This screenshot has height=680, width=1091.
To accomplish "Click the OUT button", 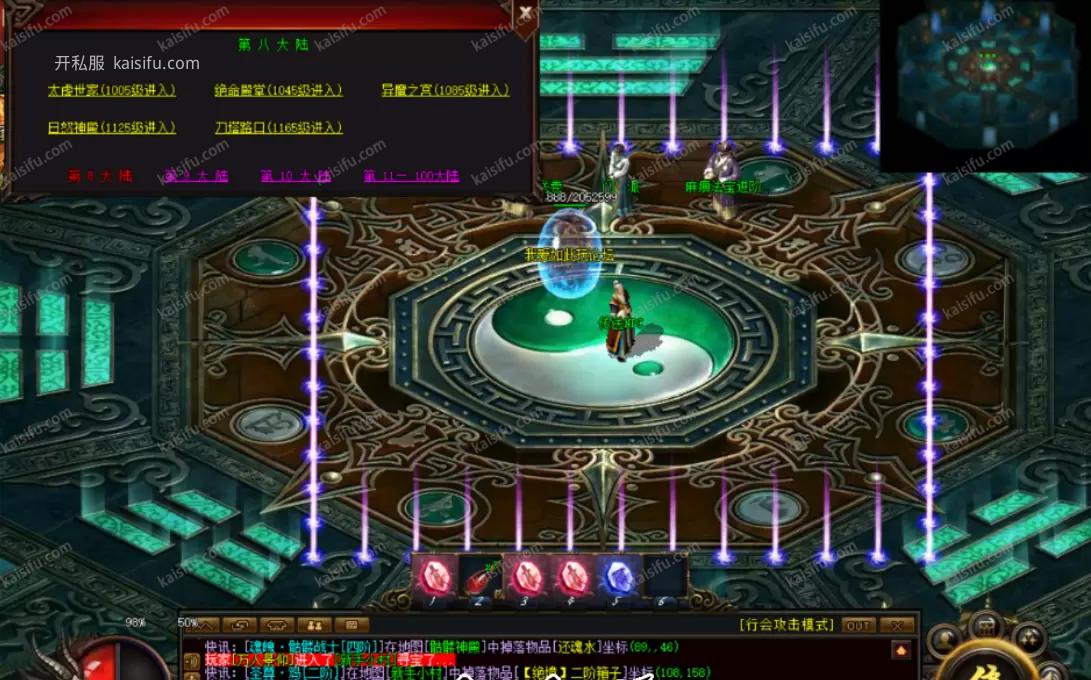I will [858, 625].
